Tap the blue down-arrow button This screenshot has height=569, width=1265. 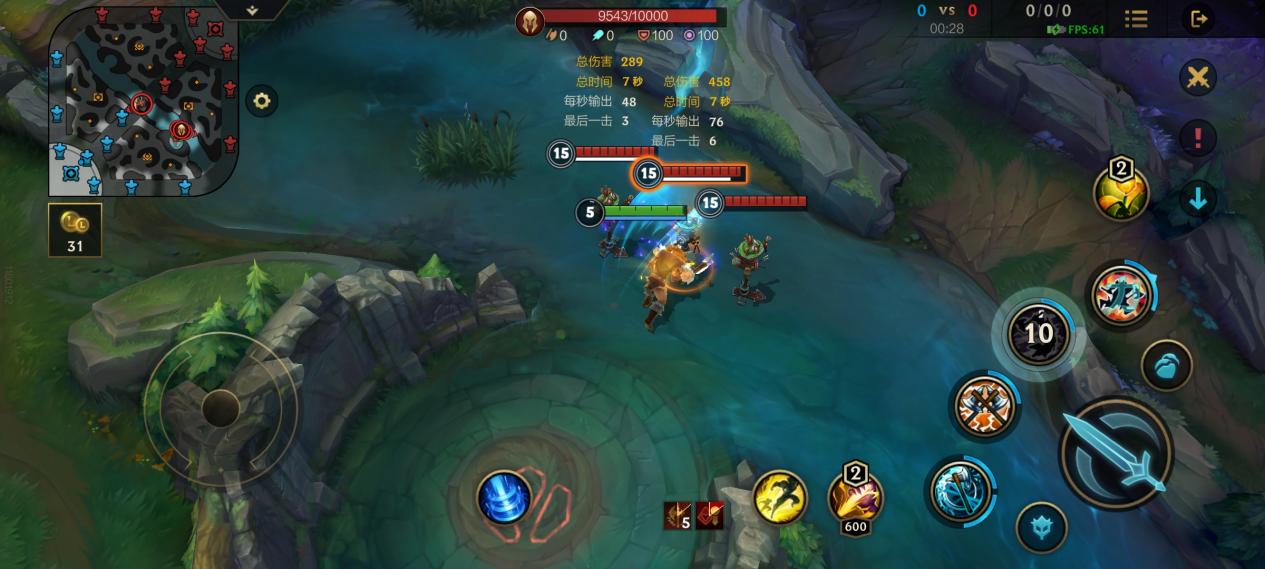(1197, 199)
